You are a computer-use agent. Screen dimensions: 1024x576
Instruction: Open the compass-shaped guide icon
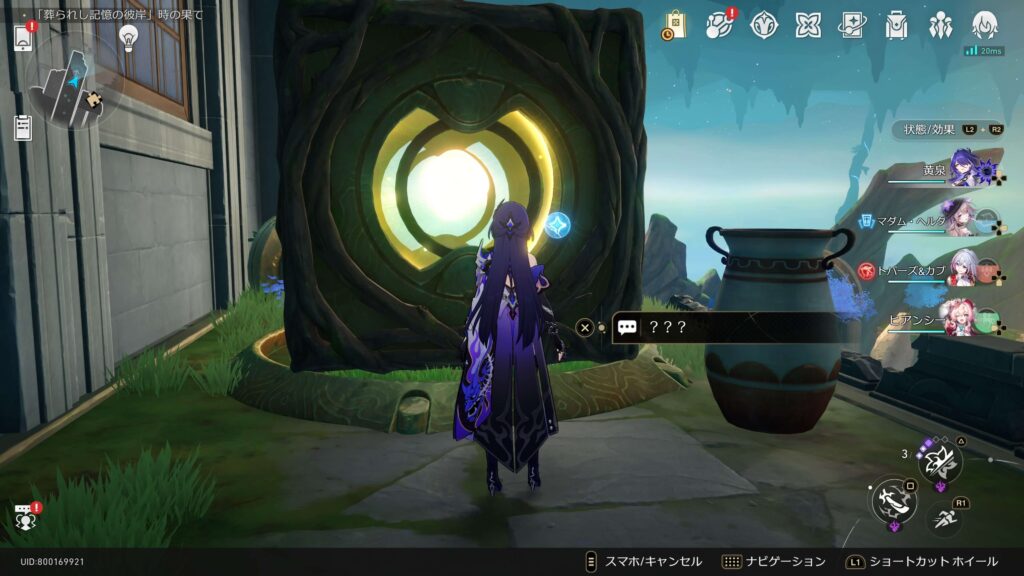pyautogui.click(x=765, y=26)
